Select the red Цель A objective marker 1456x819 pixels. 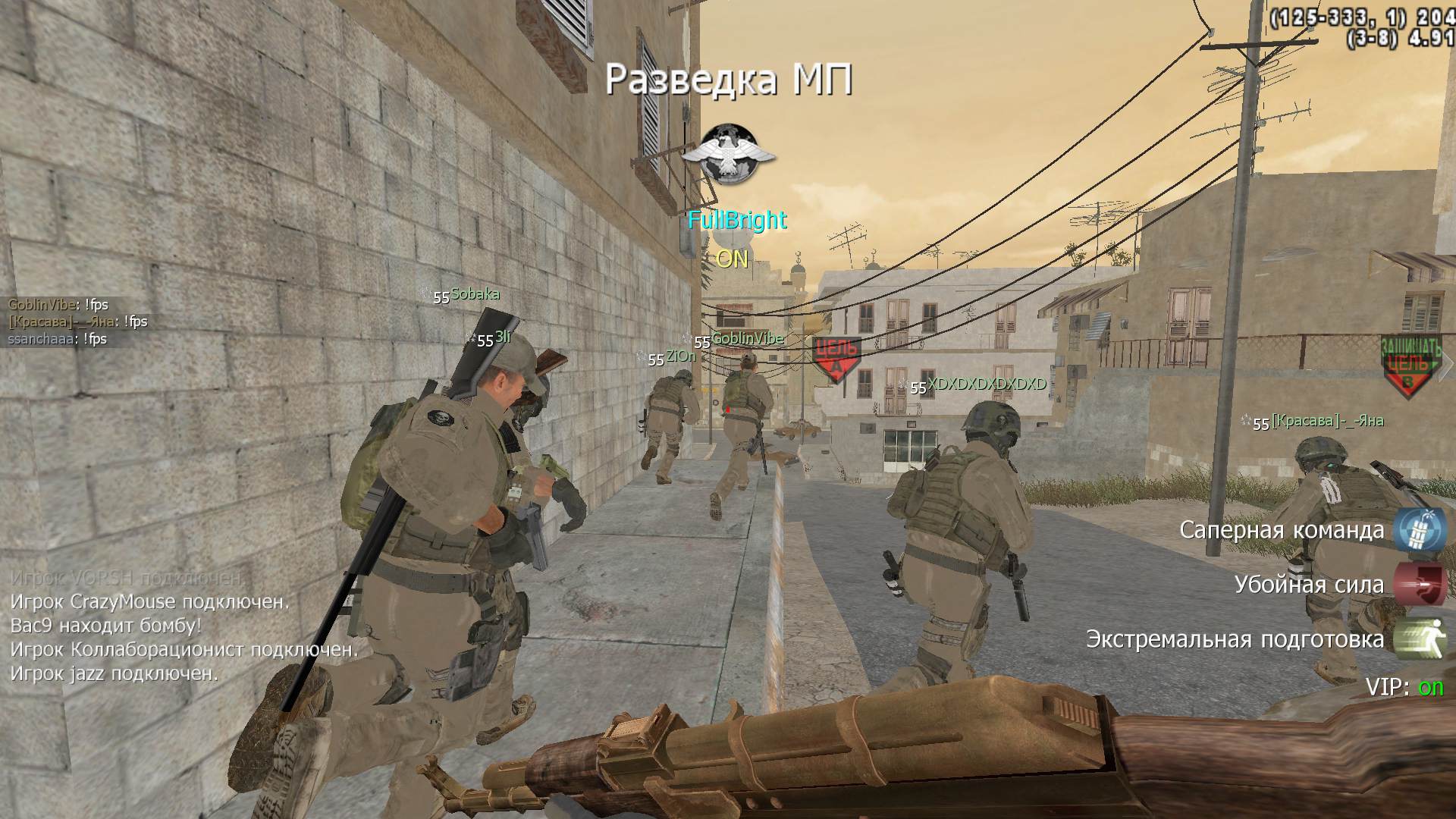coord(836,358)
